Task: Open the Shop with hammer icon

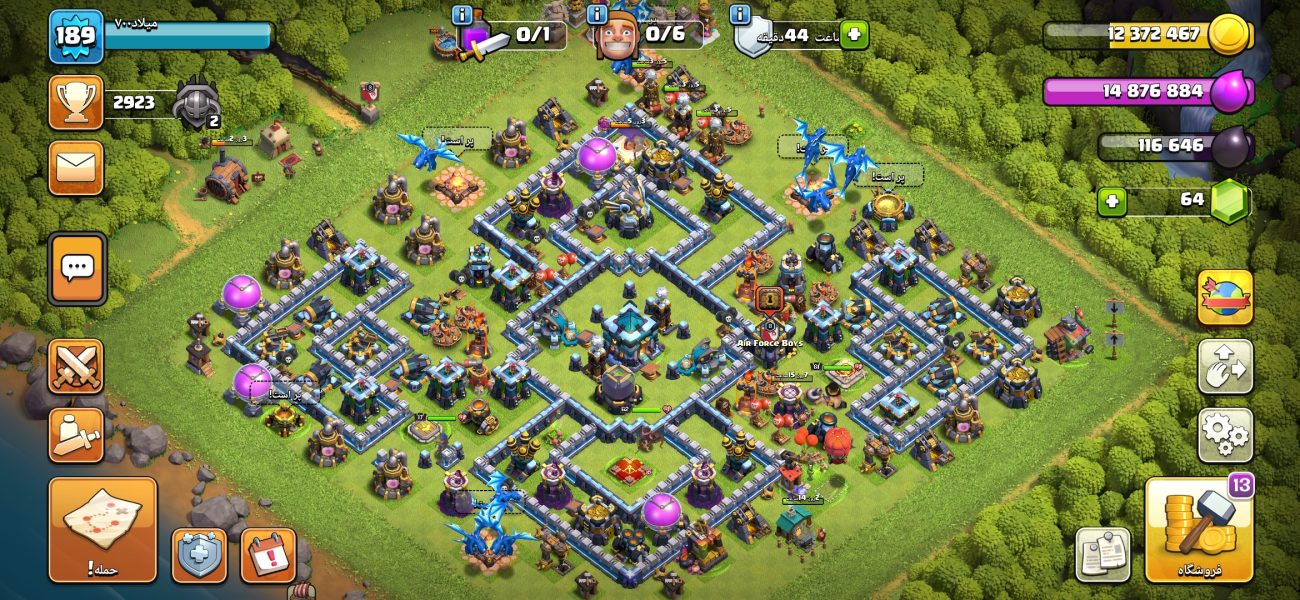Action: tap(1198, 529)
